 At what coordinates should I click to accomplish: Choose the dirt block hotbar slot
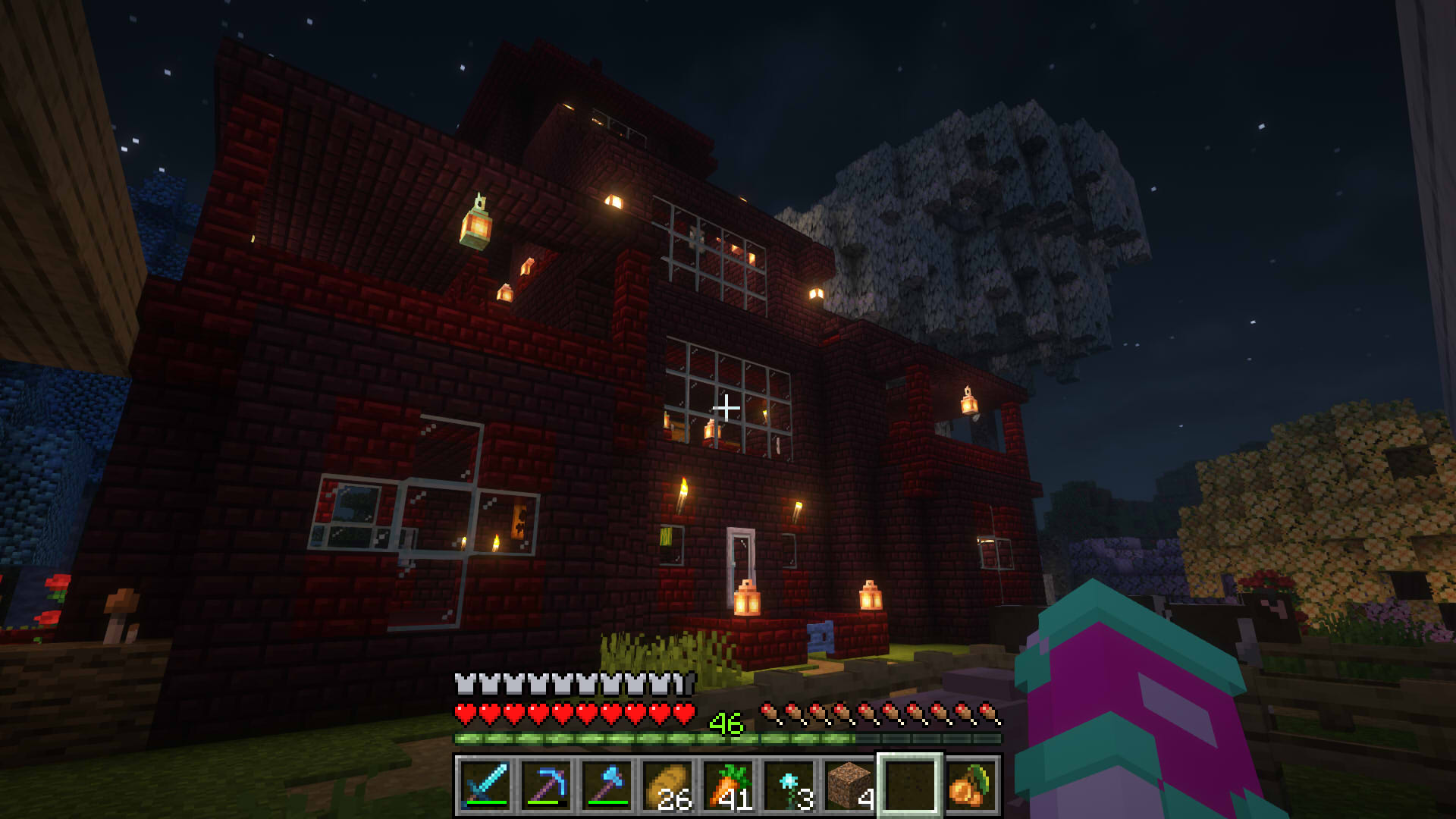tap(849, 785)
